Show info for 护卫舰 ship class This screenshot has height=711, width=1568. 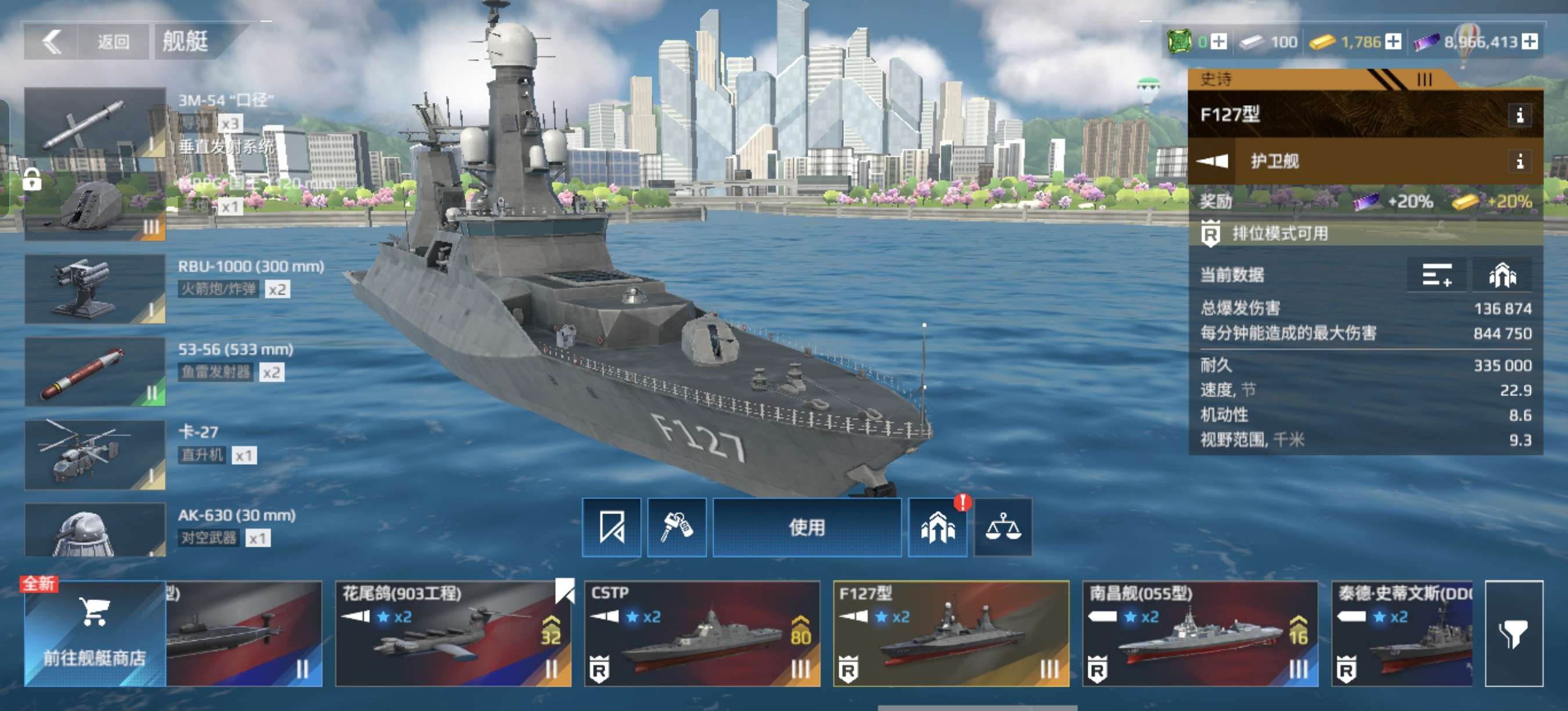1519,161
